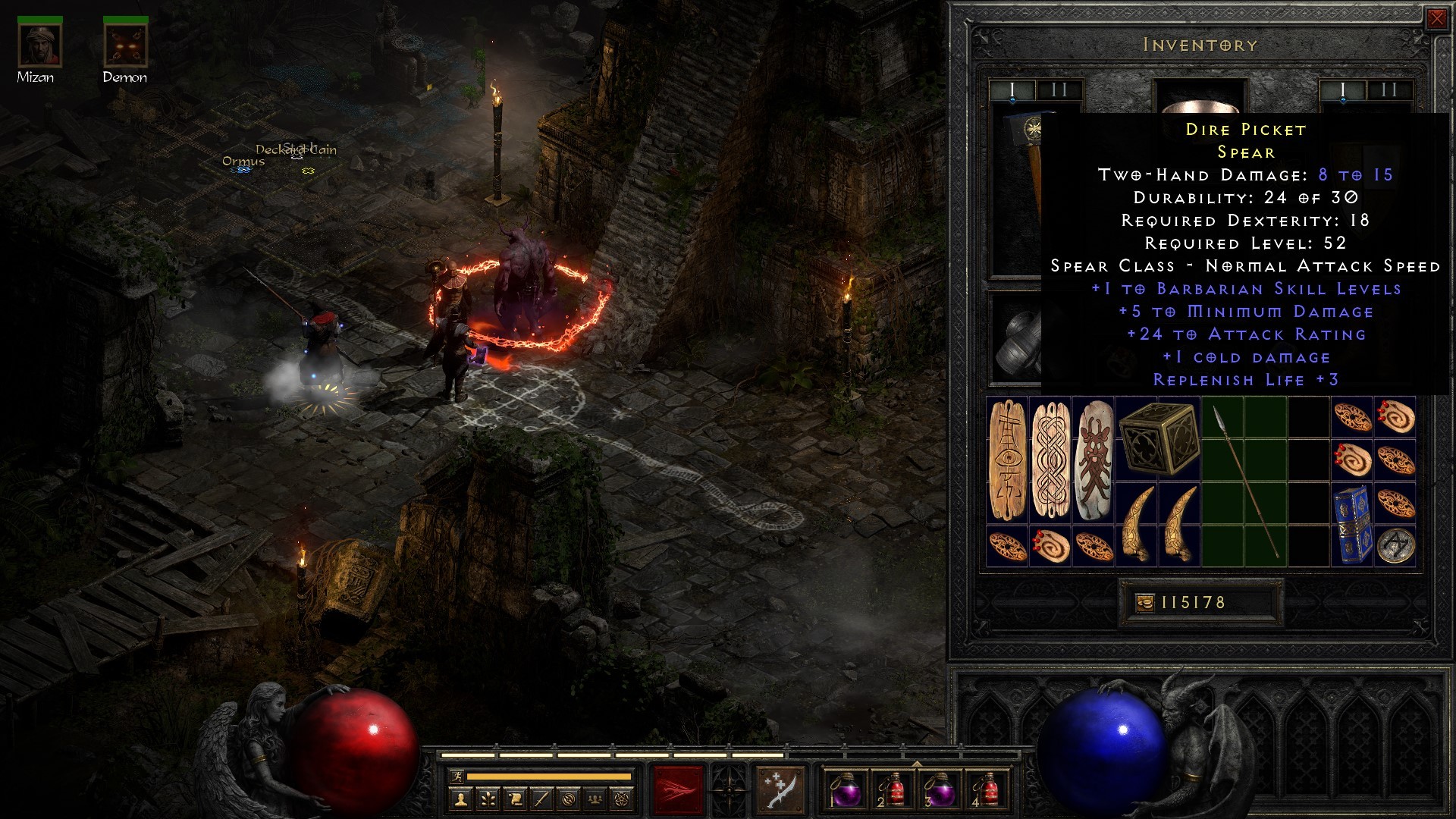Select the silver rune stone
Screen dimensions: 1456x819
[1395, 546]
